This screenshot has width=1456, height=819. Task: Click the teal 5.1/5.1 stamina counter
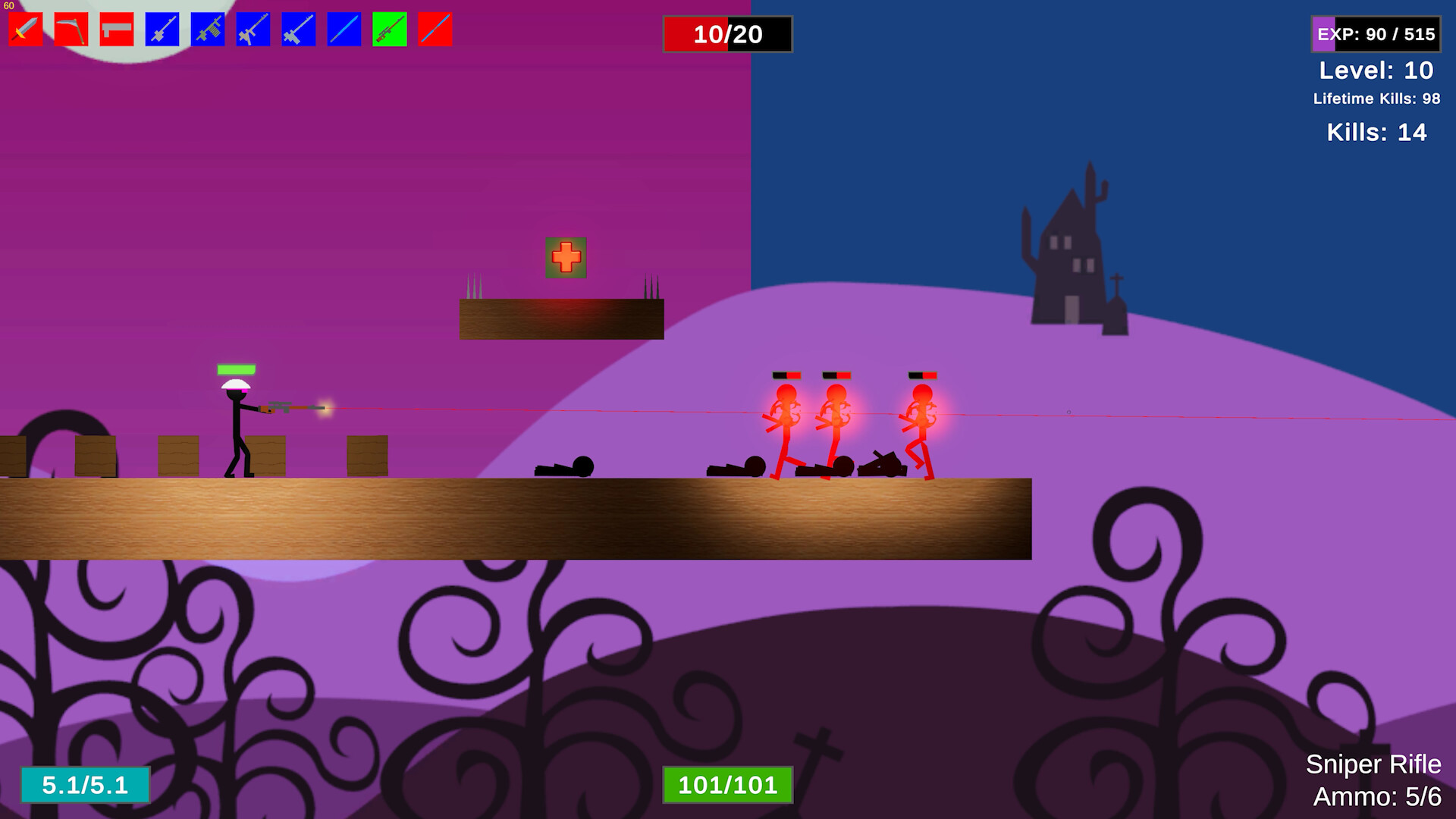pos(86,786)
